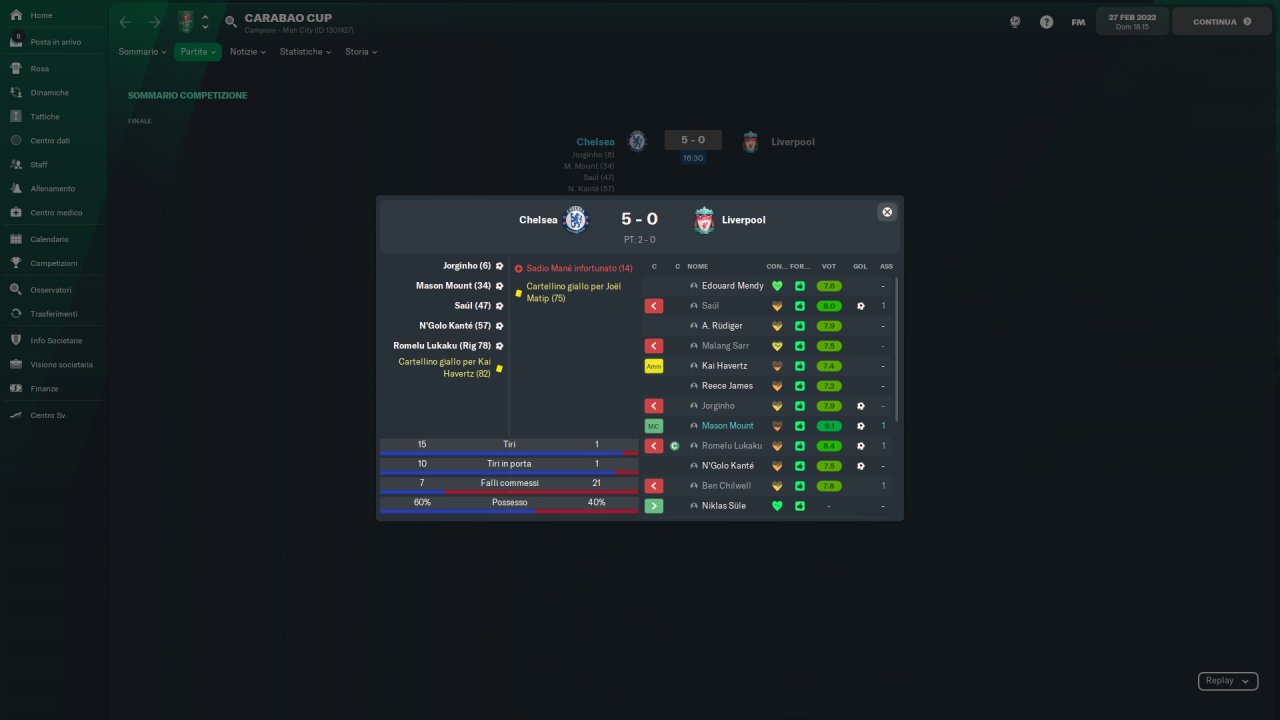
Task: Open the Partite dropdown tab
Action: coord(198,52)
